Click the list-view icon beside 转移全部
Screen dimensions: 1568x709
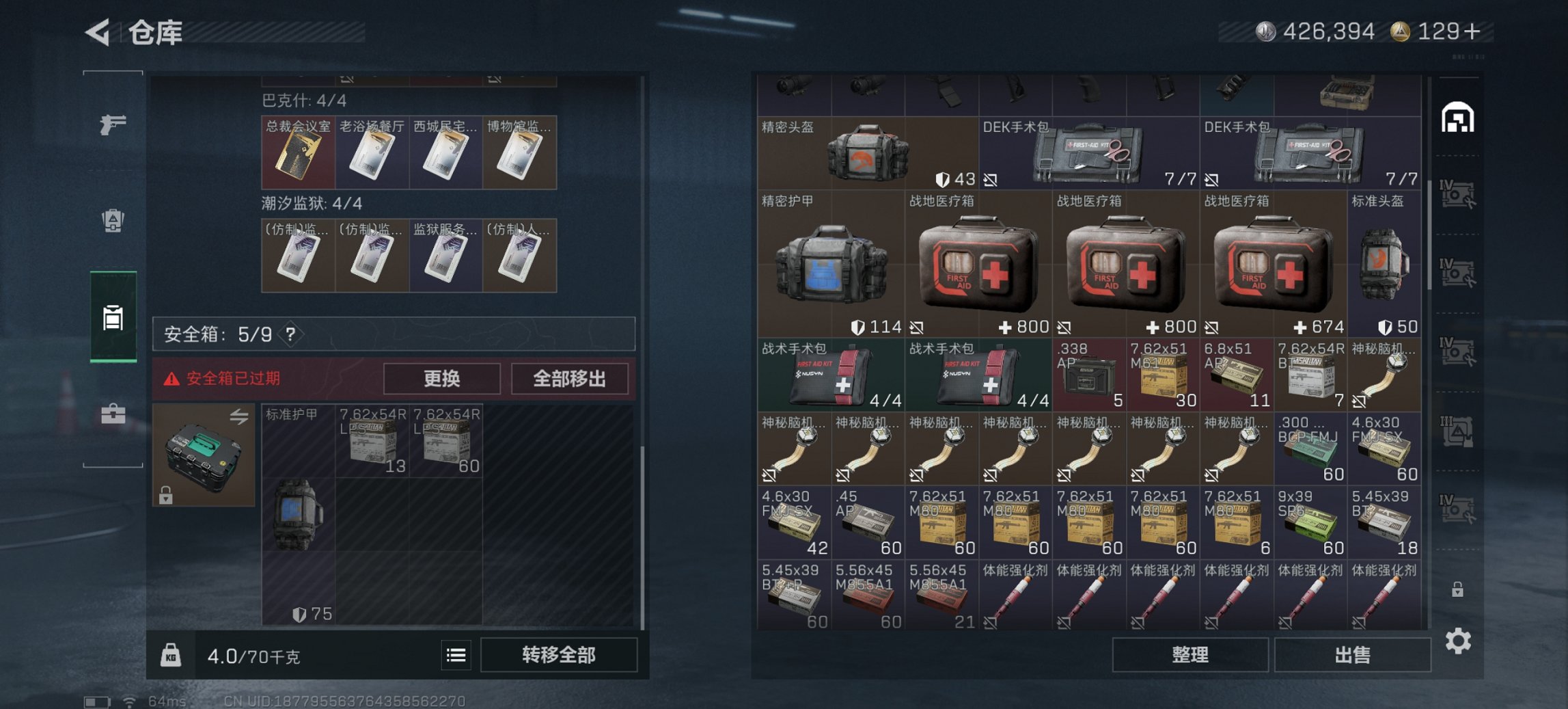click(455, 655)
